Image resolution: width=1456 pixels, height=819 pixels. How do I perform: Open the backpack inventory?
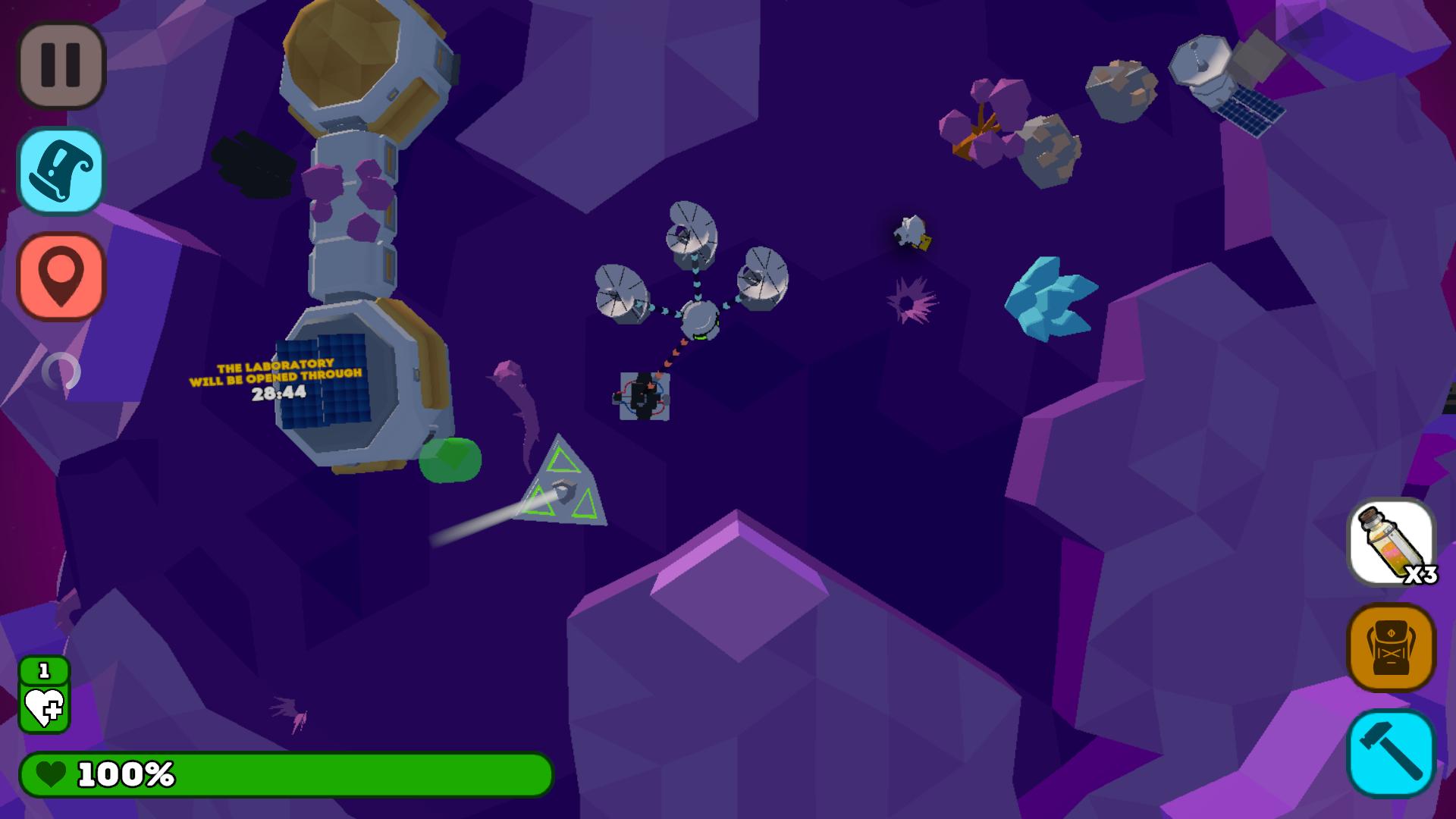click(1390, 648)
